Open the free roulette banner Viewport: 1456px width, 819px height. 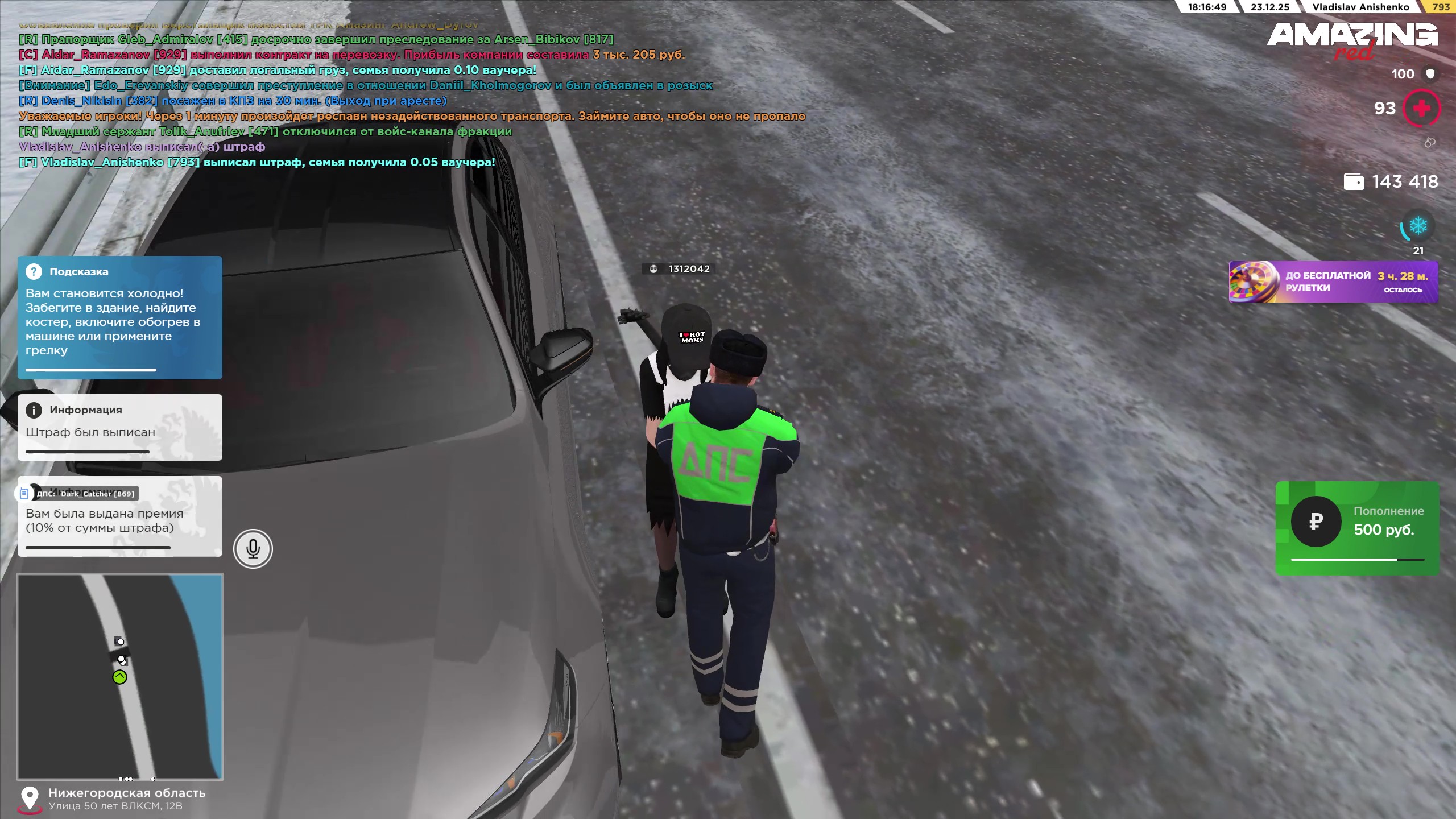[x=1333, y=282]
